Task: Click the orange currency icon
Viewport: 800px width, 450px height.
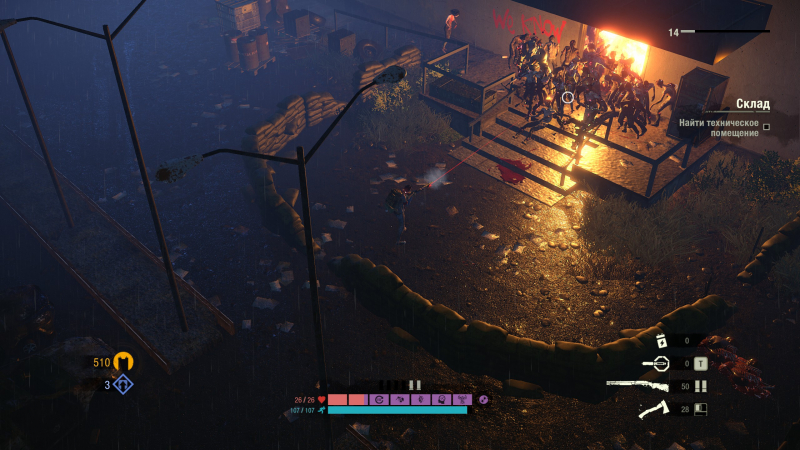Action: 124,362
